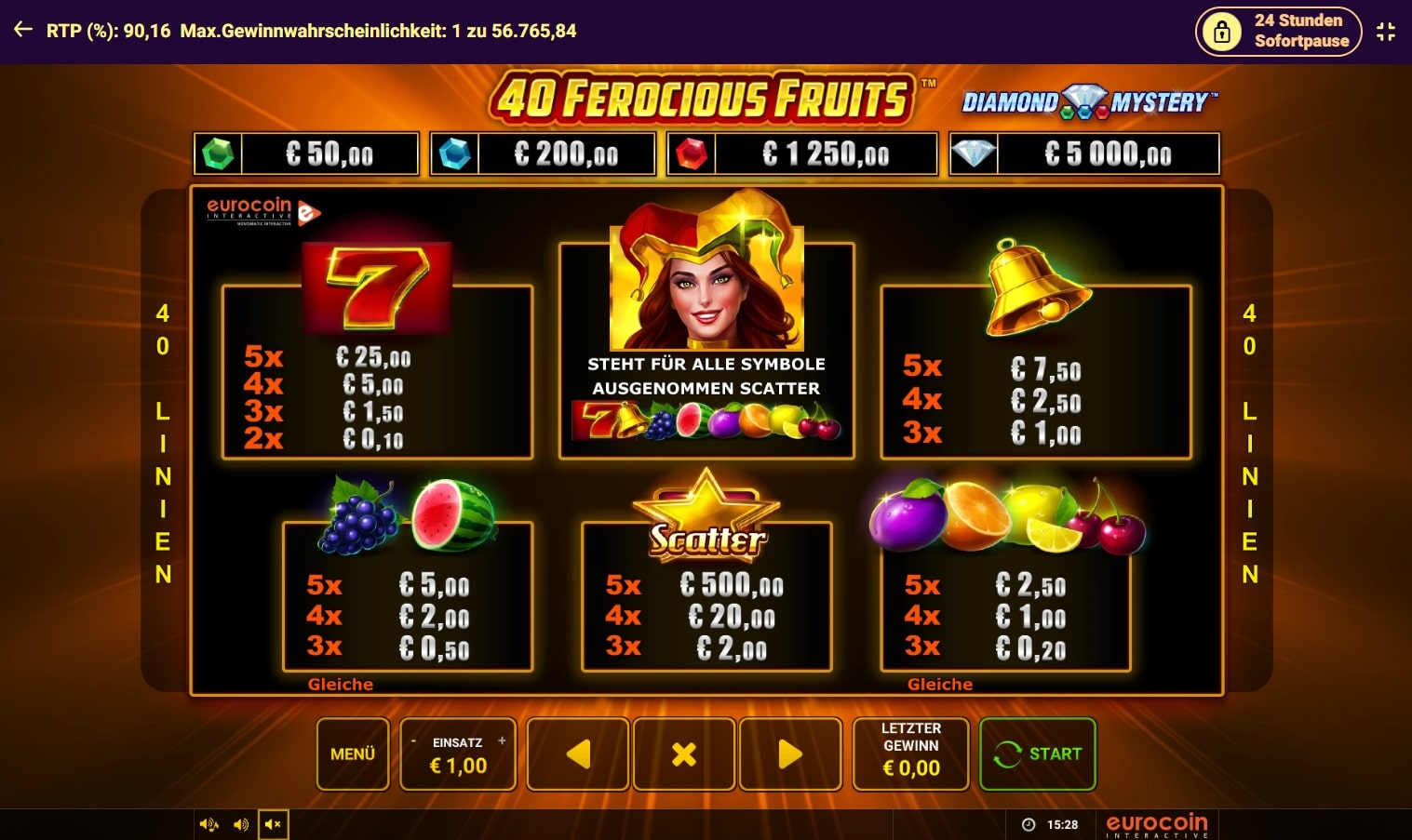Toggle the sound effects speaker icon
The height and width of the screenshot is (840, 1412).
(241, 823)
